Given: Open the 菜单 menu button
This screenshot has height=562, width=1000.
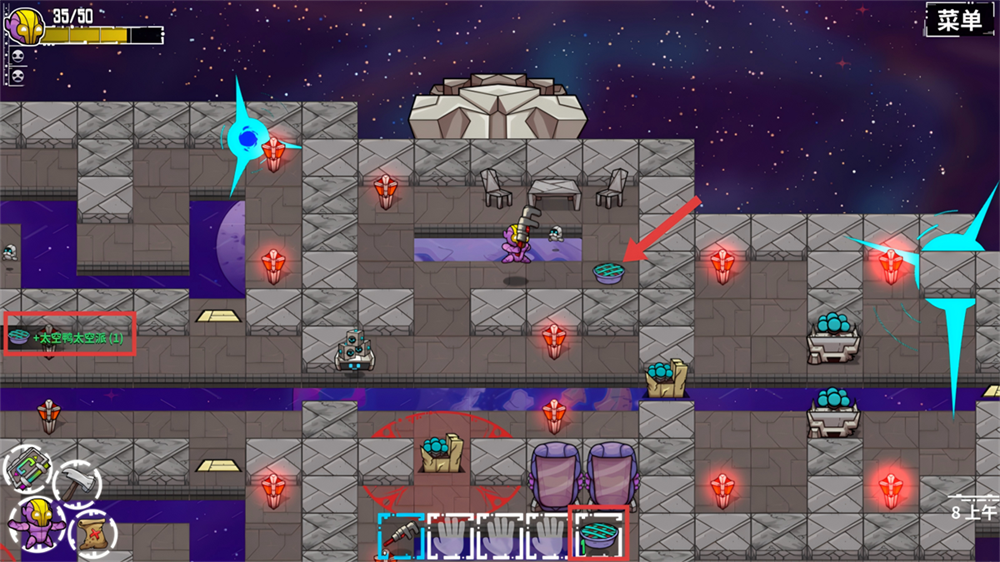Looking at the screenshot, I should [959, 20].
